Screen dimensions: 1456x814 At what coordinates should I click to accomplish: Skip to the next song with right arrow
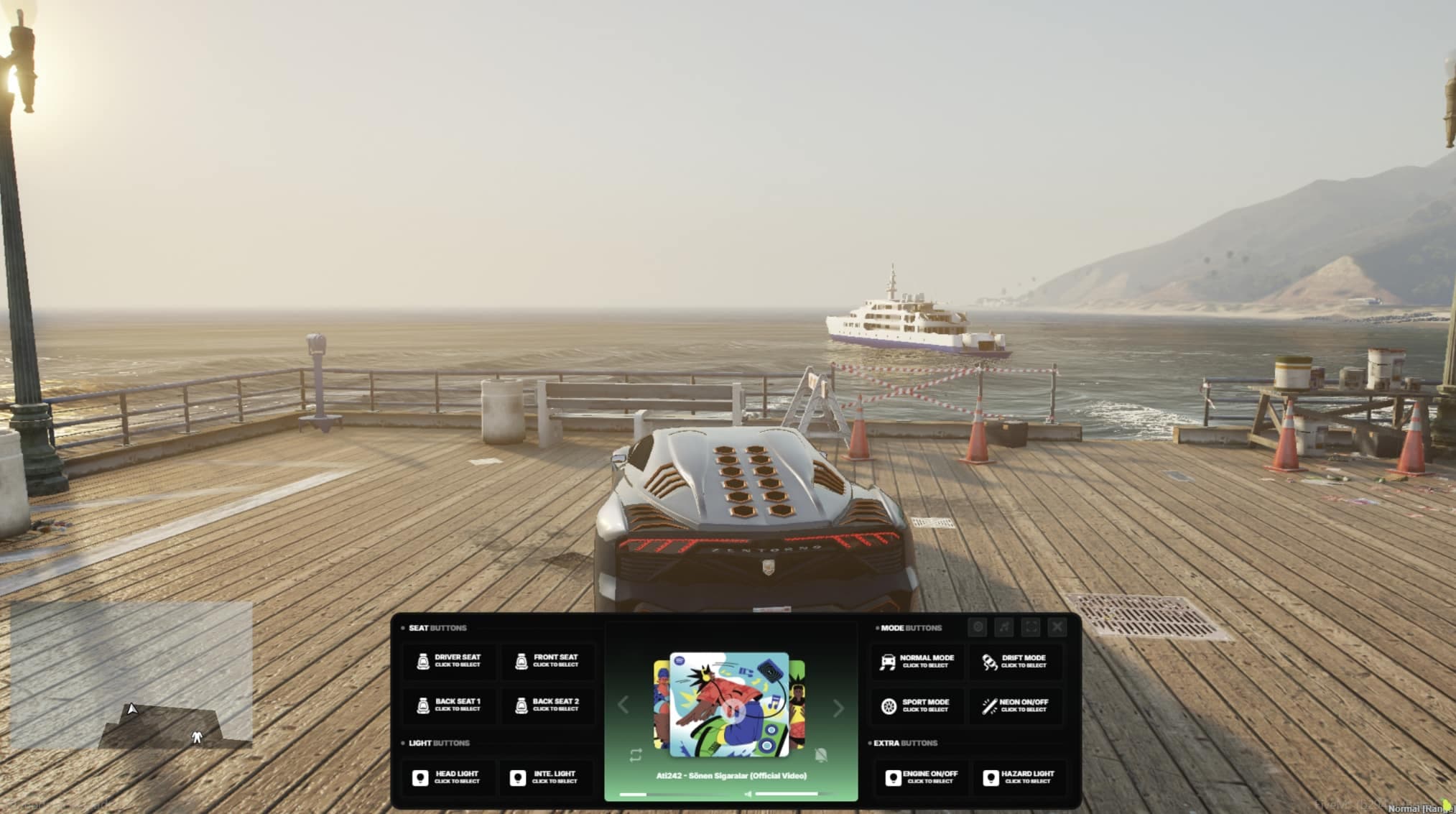(838, 707)
